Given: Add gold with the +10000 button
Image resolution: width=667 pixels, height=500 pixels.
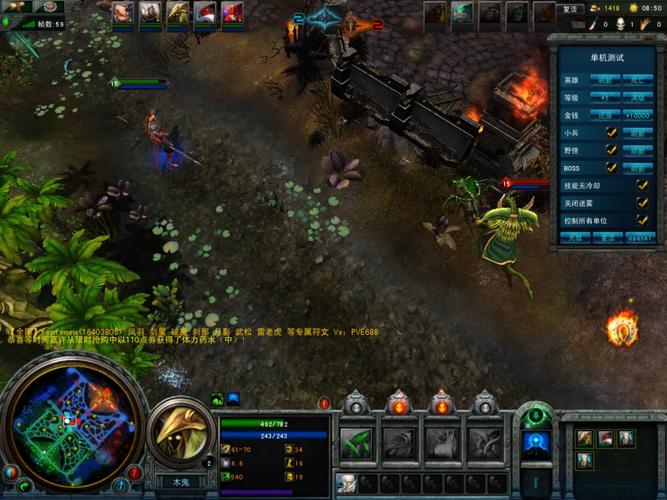Looking at the screenshot, I should point(638,115).
